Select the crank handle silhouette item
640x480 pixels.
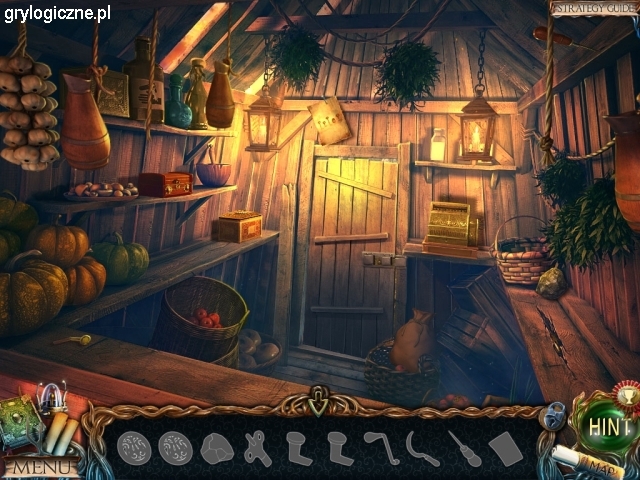click(380, 446)
